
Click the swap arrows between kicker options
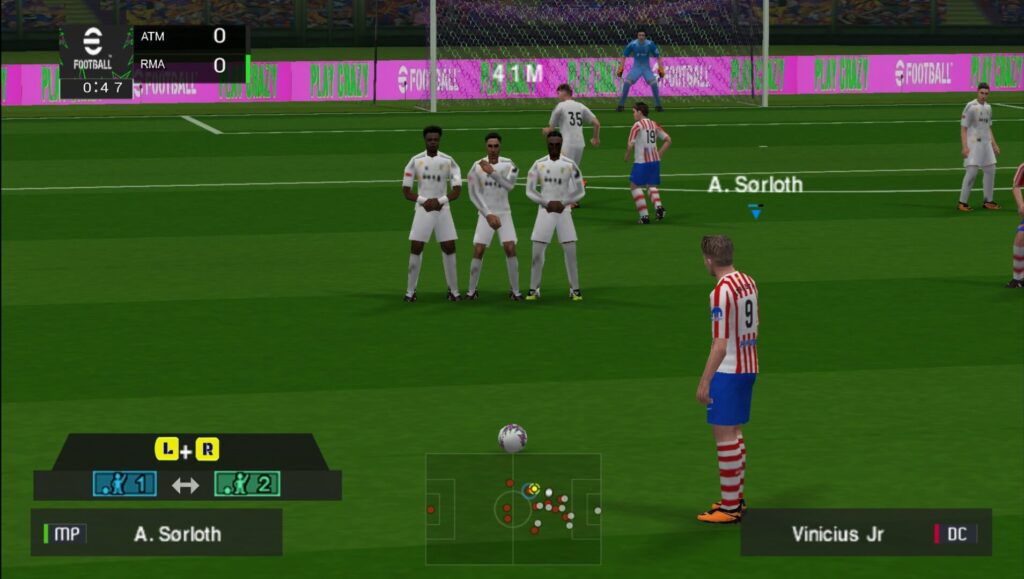click(x=185, y=485)
